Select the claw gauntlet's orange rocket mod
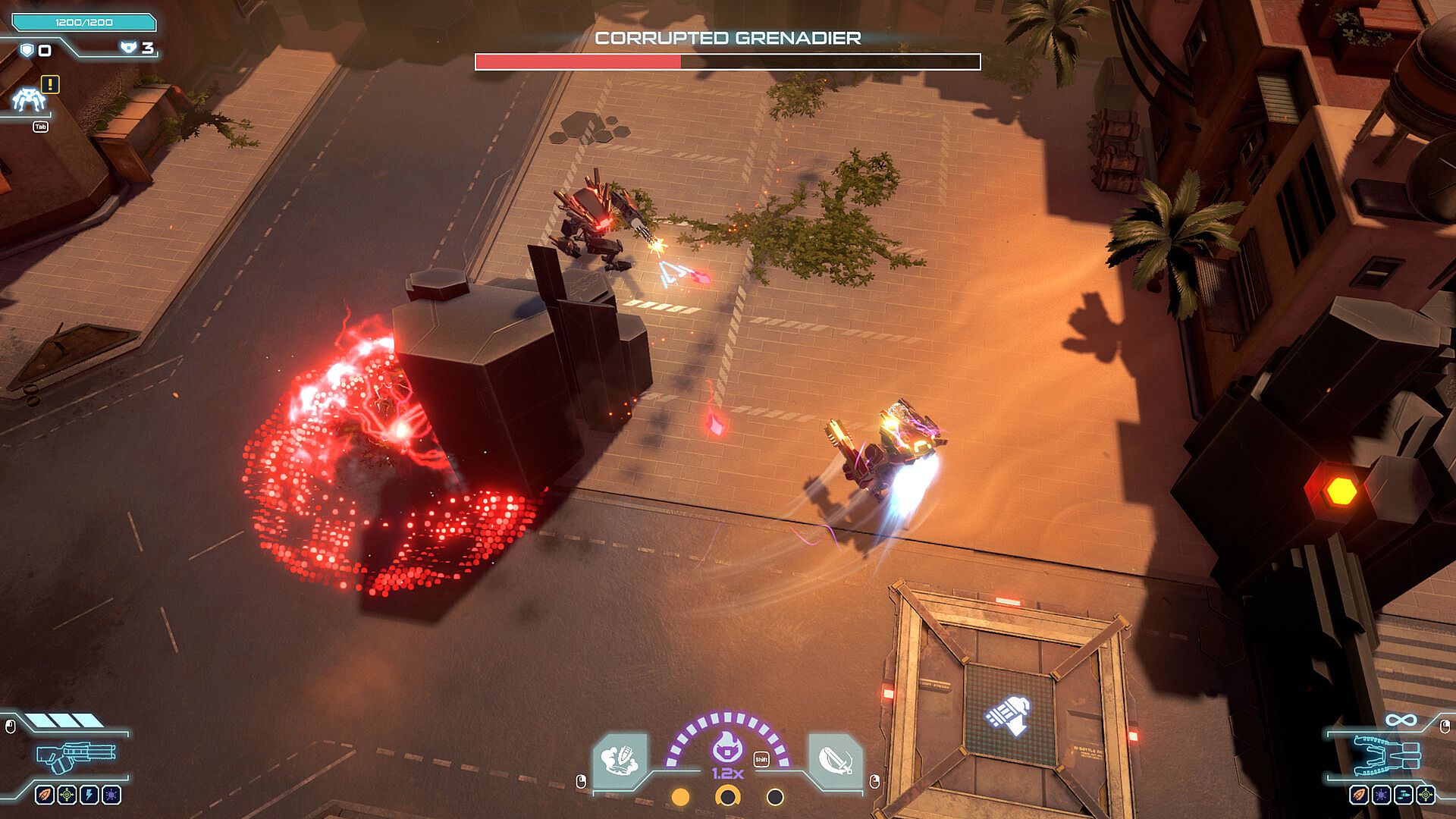 (x=1359, y=795)
